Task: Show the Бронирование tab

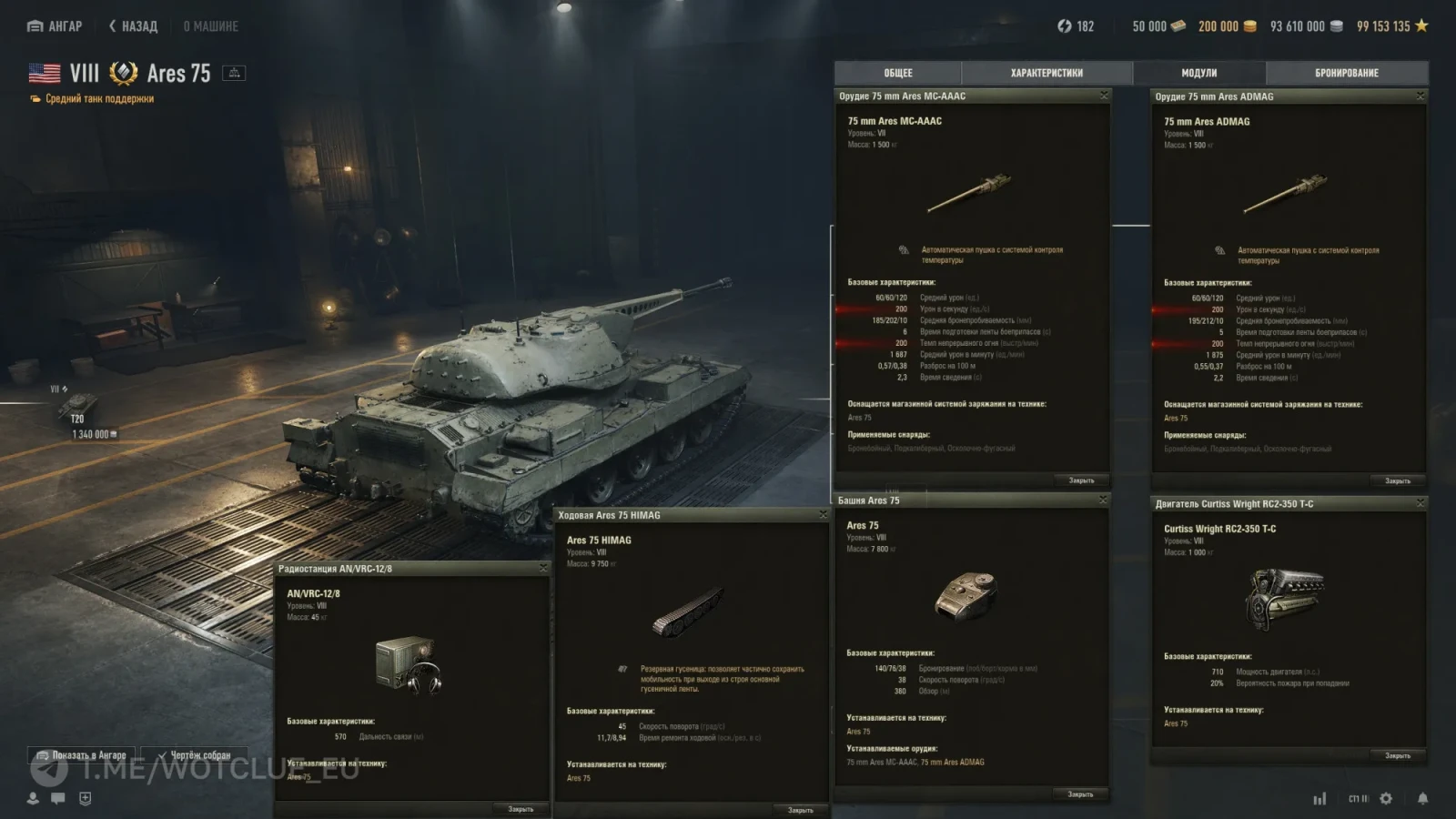Action: (x=1346, y=73)
